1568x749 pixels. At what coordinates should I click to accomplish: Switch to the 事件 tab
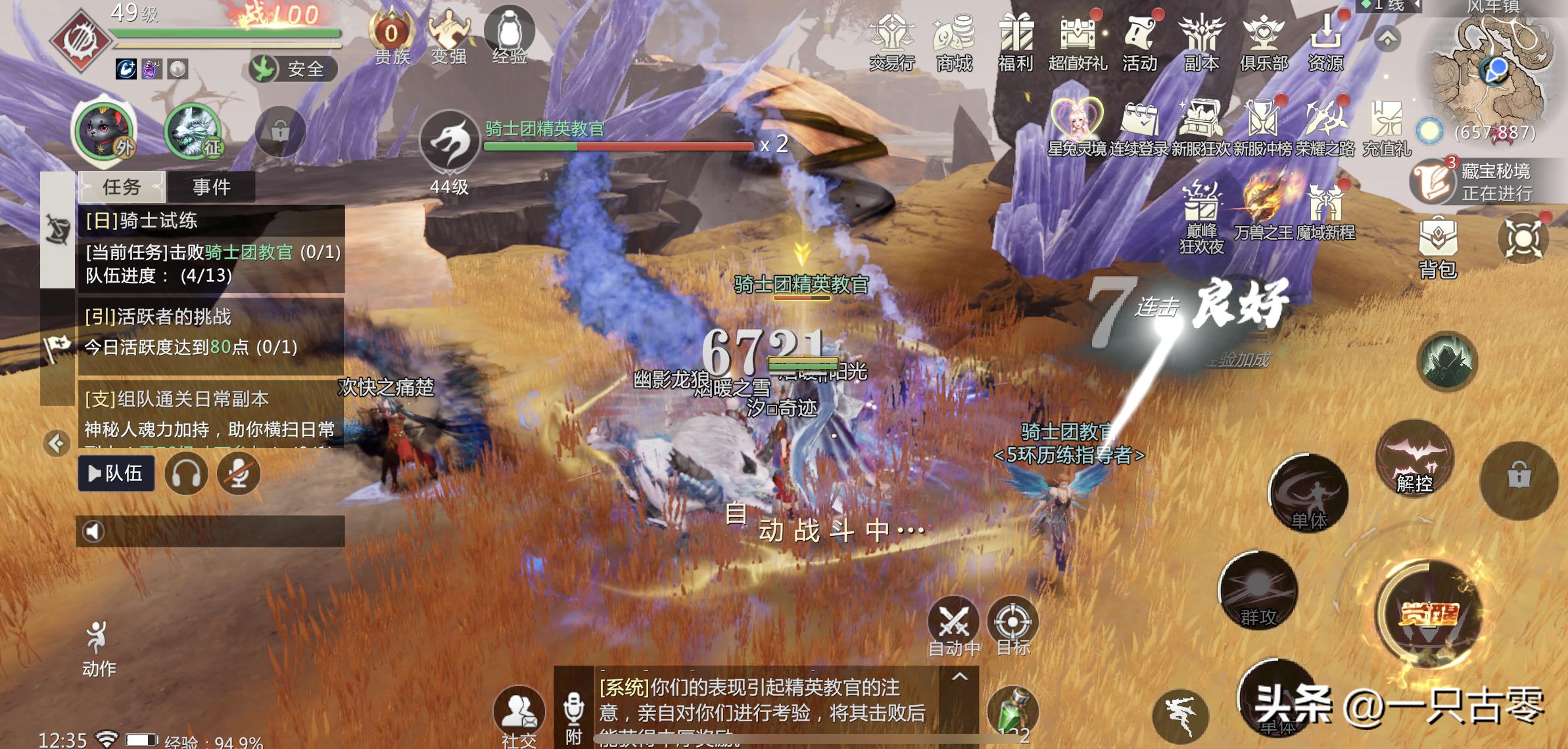pos(211,187)
